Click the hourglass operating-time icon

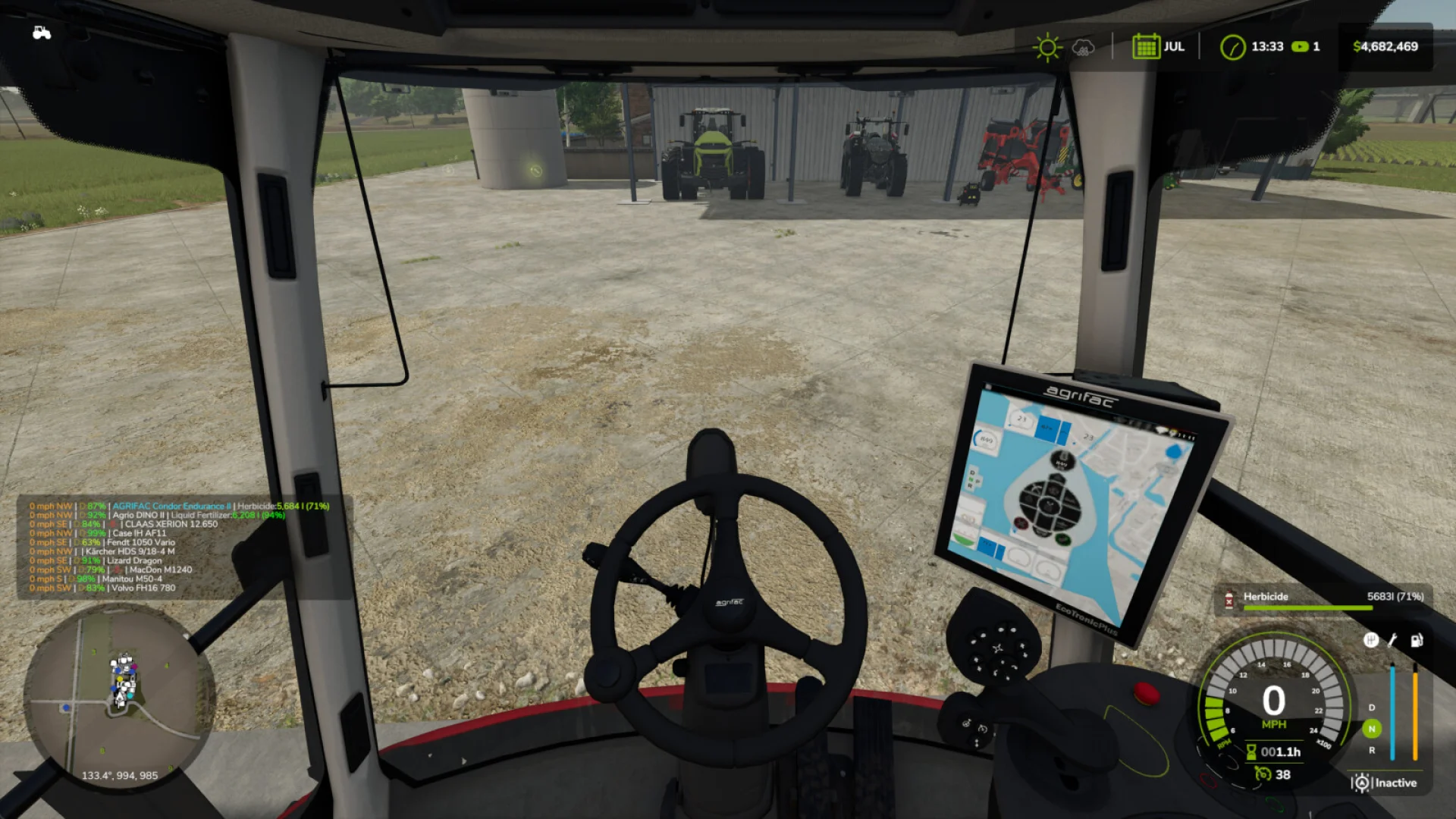(x=1250, y=754)
